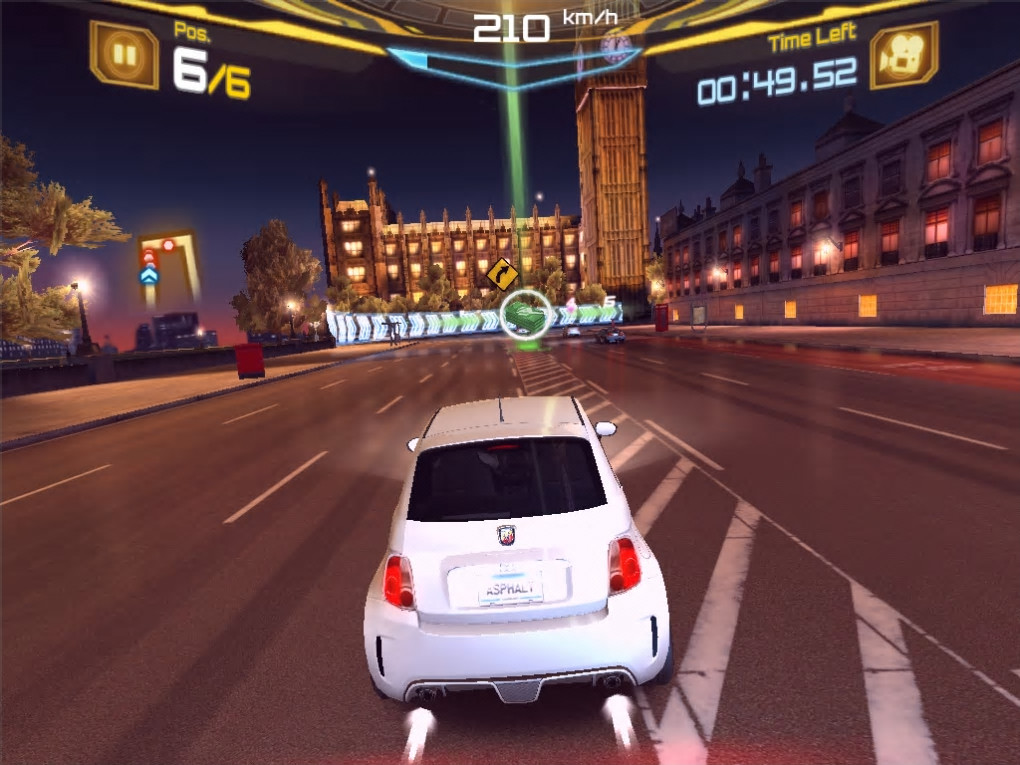Switch camera view using the camera icon
The image size is (1020, 765).
[x=903, y=55]
